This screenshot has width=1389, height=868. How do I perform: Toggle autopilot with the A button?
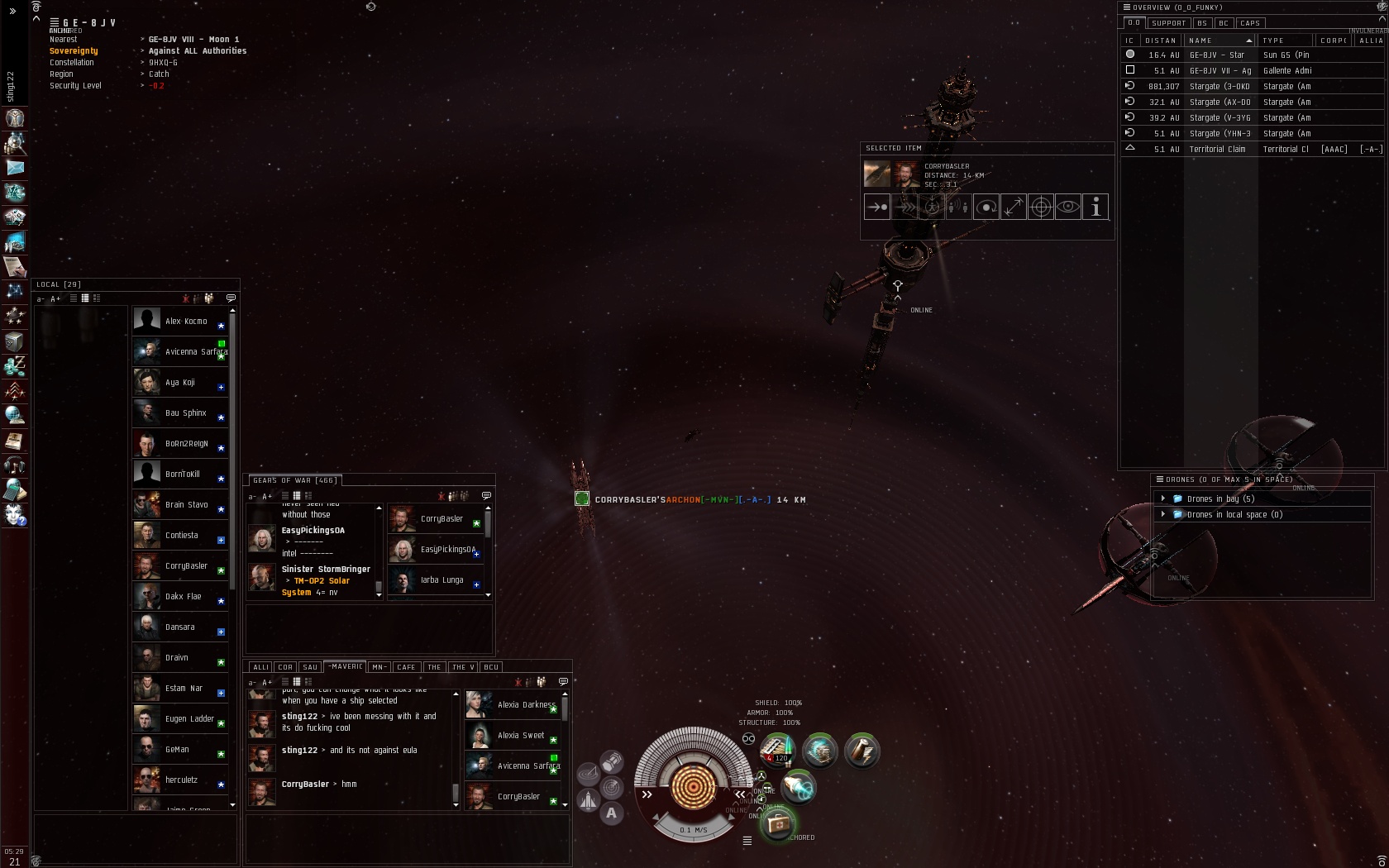pos(611,813)
